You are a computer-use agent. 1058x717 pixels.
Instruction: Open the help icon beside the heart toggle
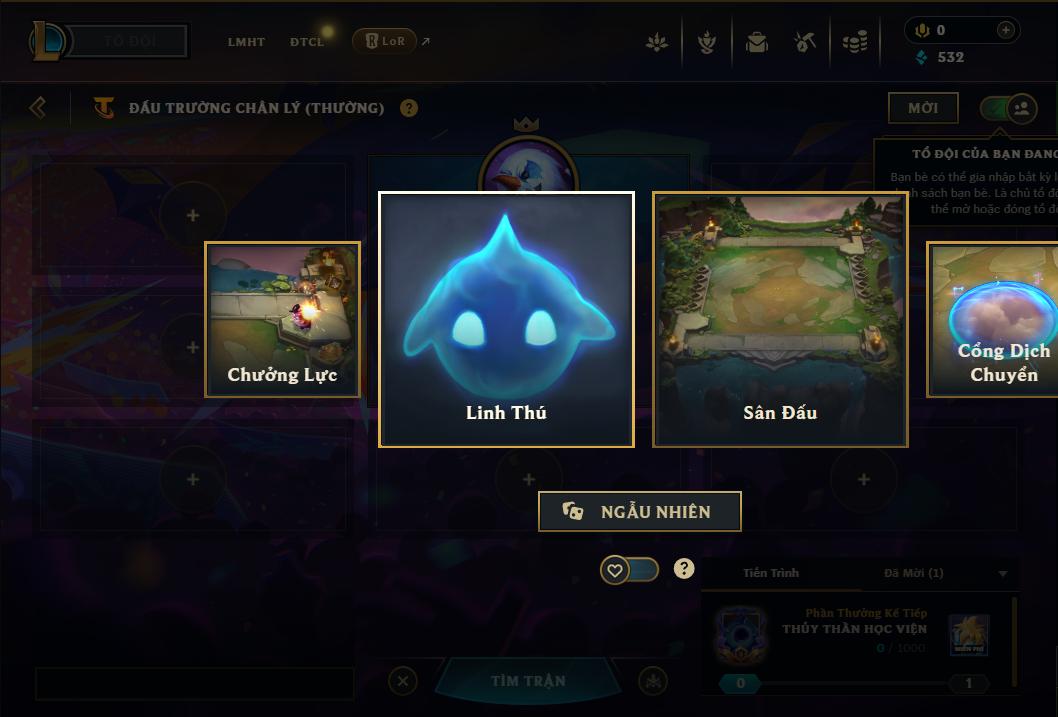point(684,569)
